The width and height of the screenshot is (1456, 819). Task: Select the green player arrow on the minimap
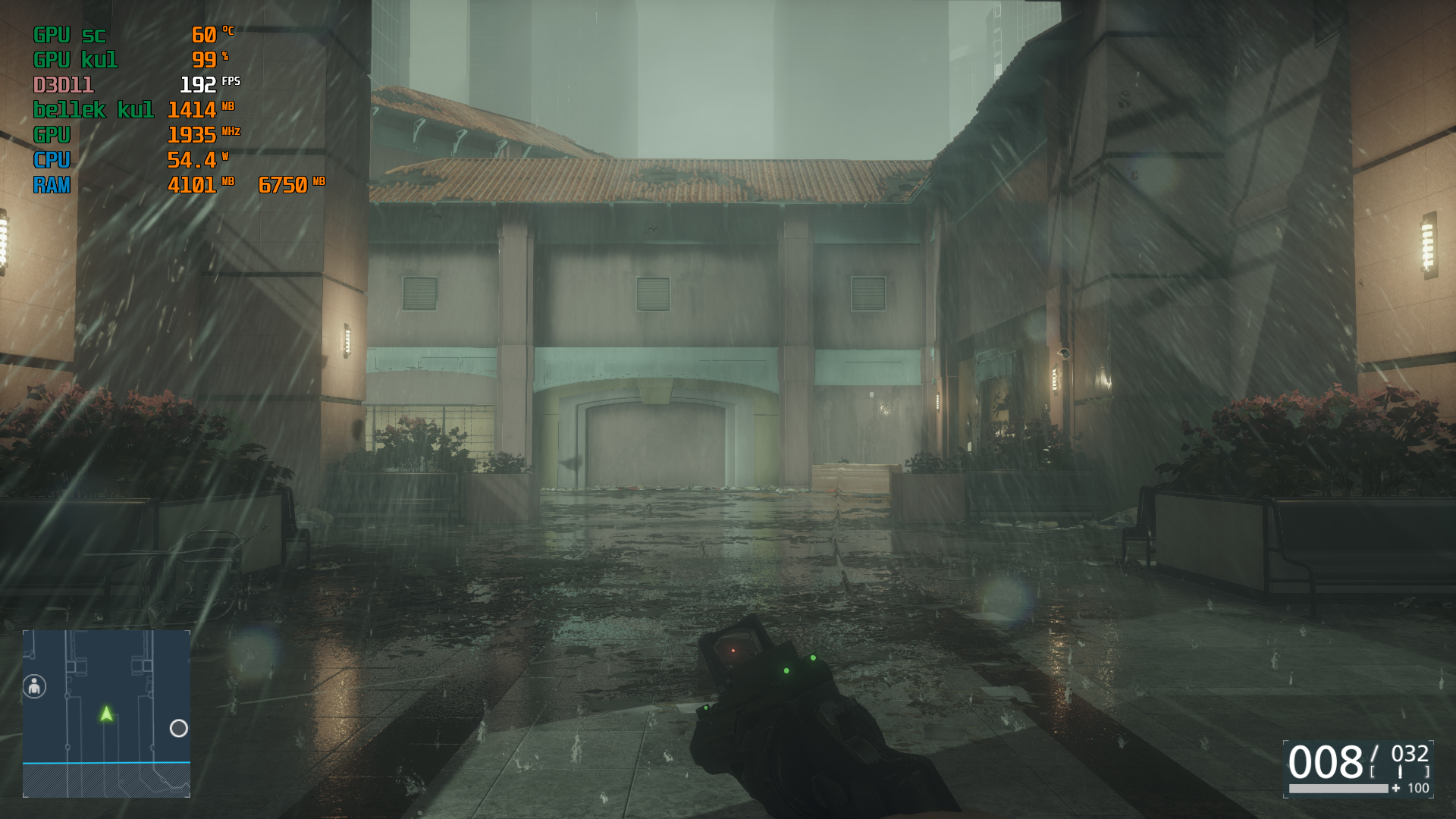[106, 714]
